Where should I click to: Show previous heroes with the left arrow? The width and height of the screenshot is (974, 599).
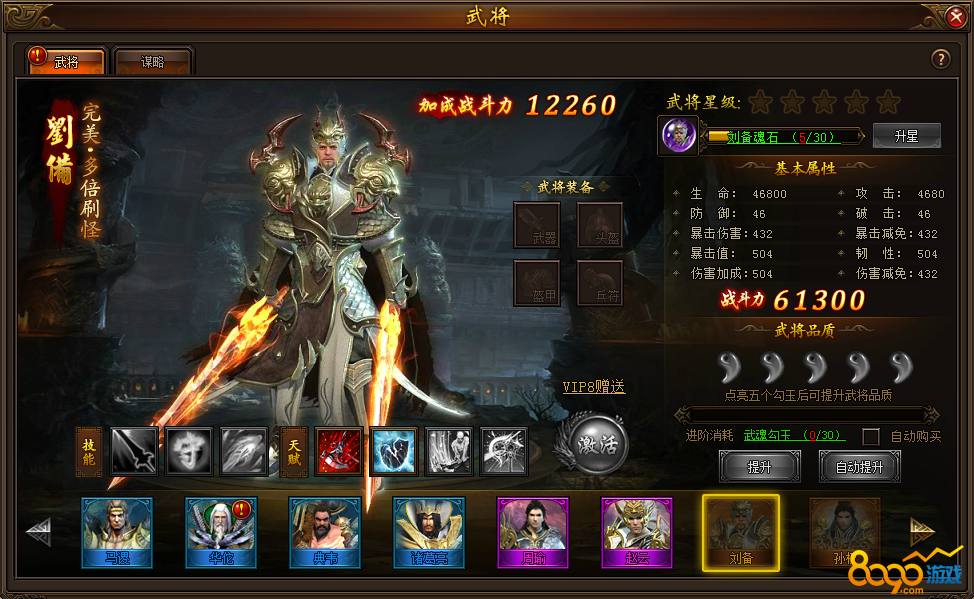(40, 532)
